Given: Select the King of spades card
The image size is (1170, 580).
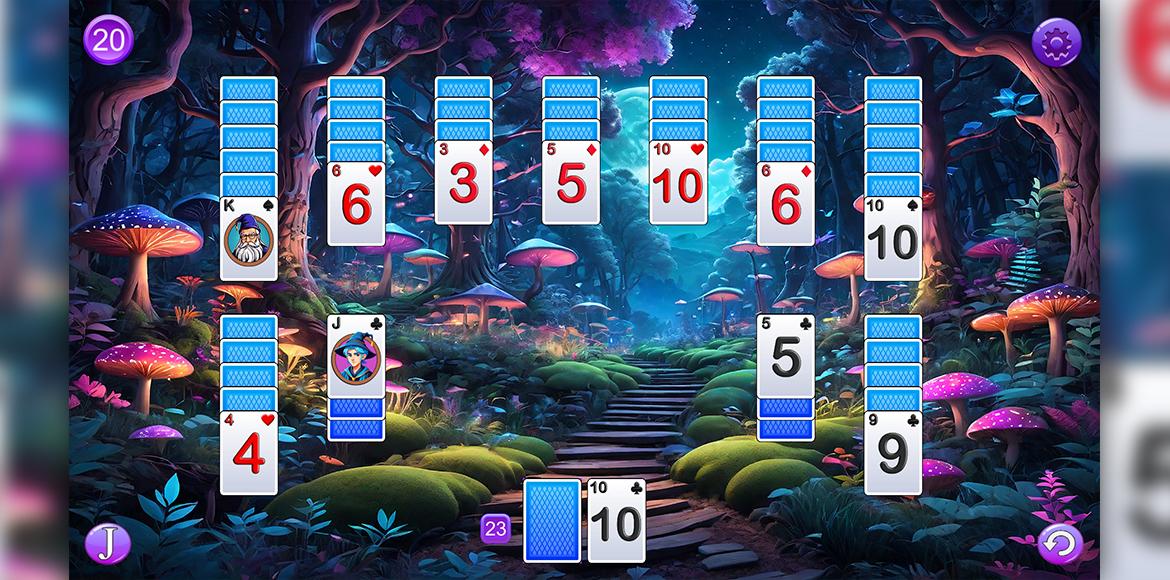Looking at the screenshot, I should 249,238.
